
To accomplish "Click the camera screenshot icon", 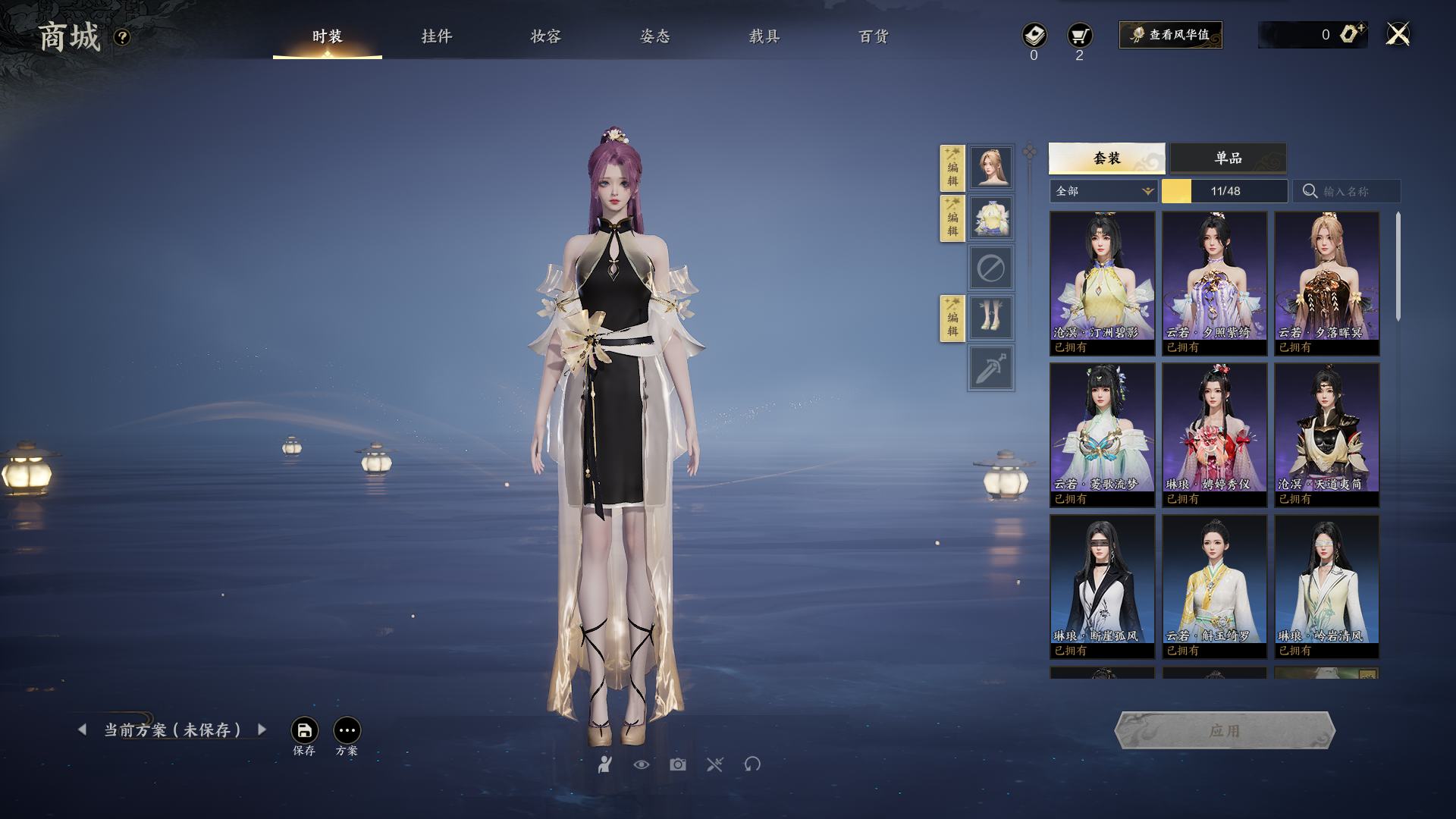I will click(x=678, y=764).
